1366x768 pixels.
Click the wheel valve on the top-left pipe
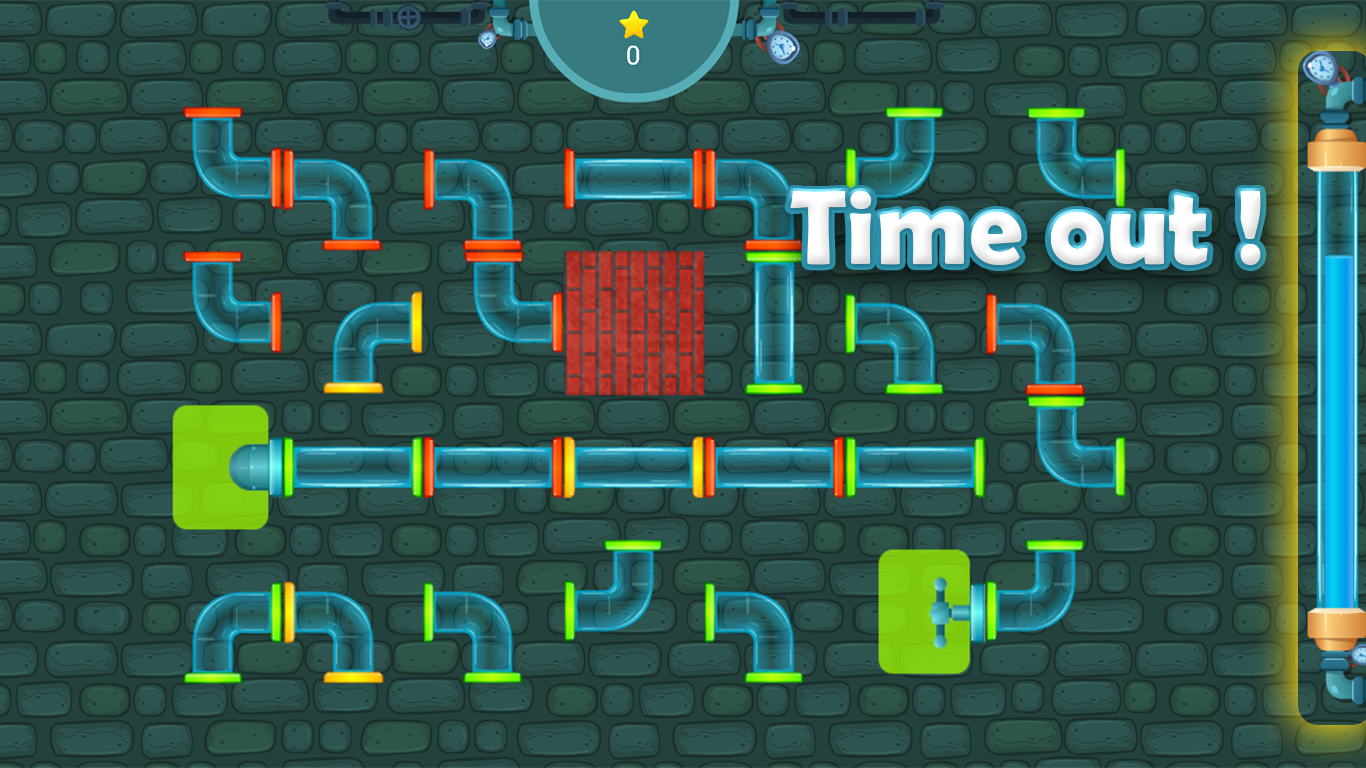410,15
